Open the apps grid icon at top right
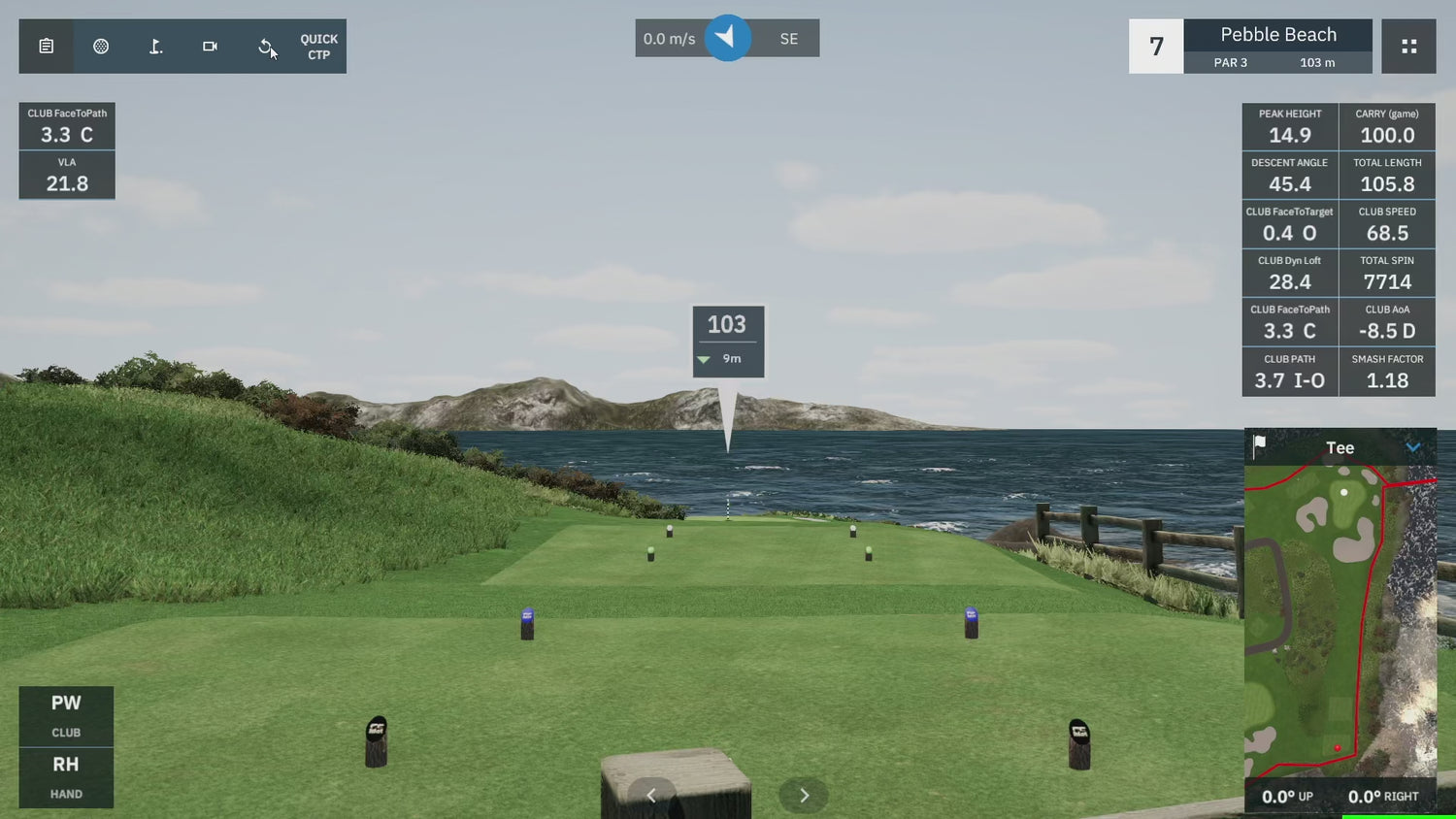 pos(1408,46)
